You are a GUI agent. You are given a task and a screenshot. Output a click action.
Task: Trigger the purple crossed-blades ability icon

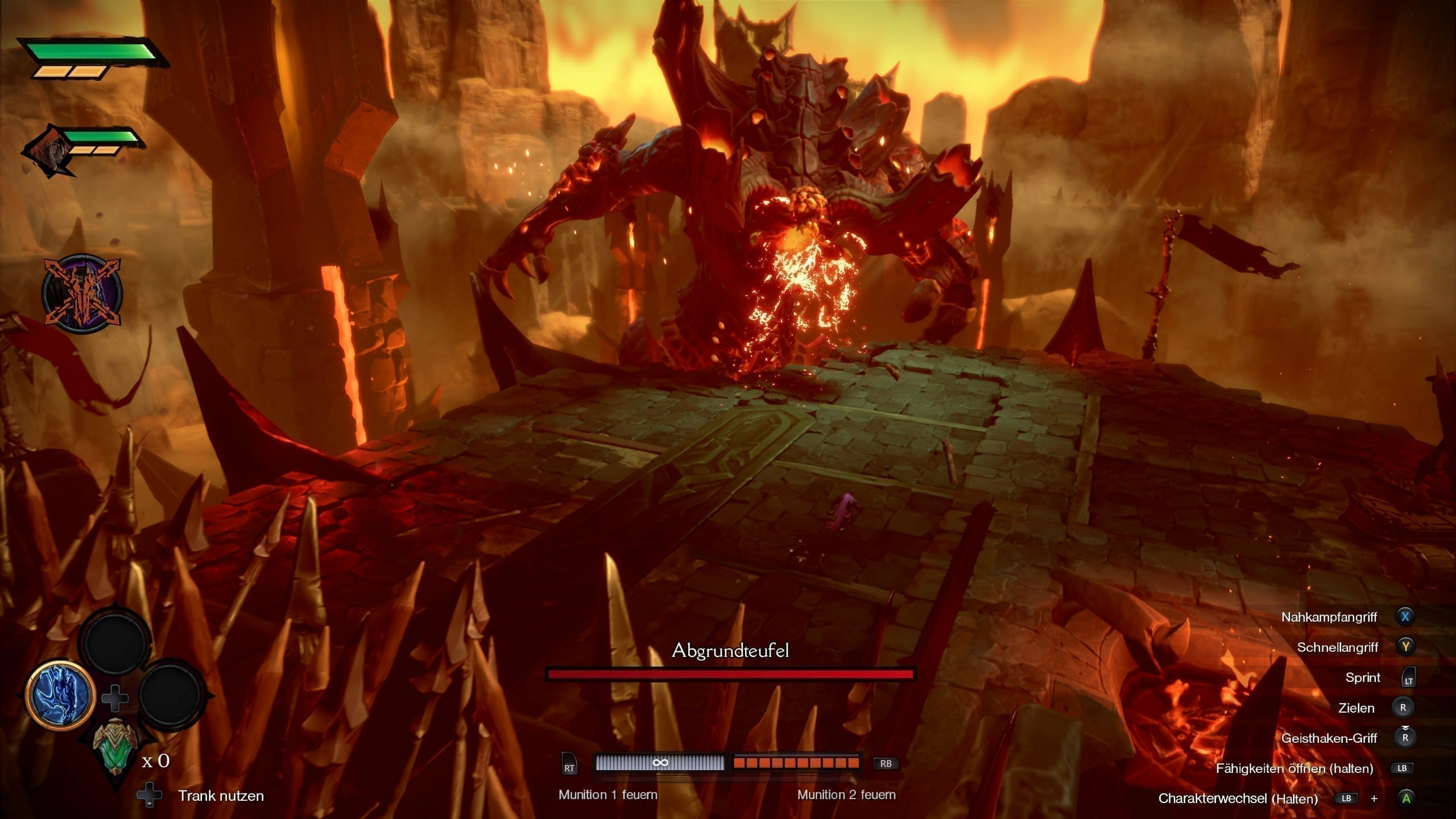(x=82, y=293)
